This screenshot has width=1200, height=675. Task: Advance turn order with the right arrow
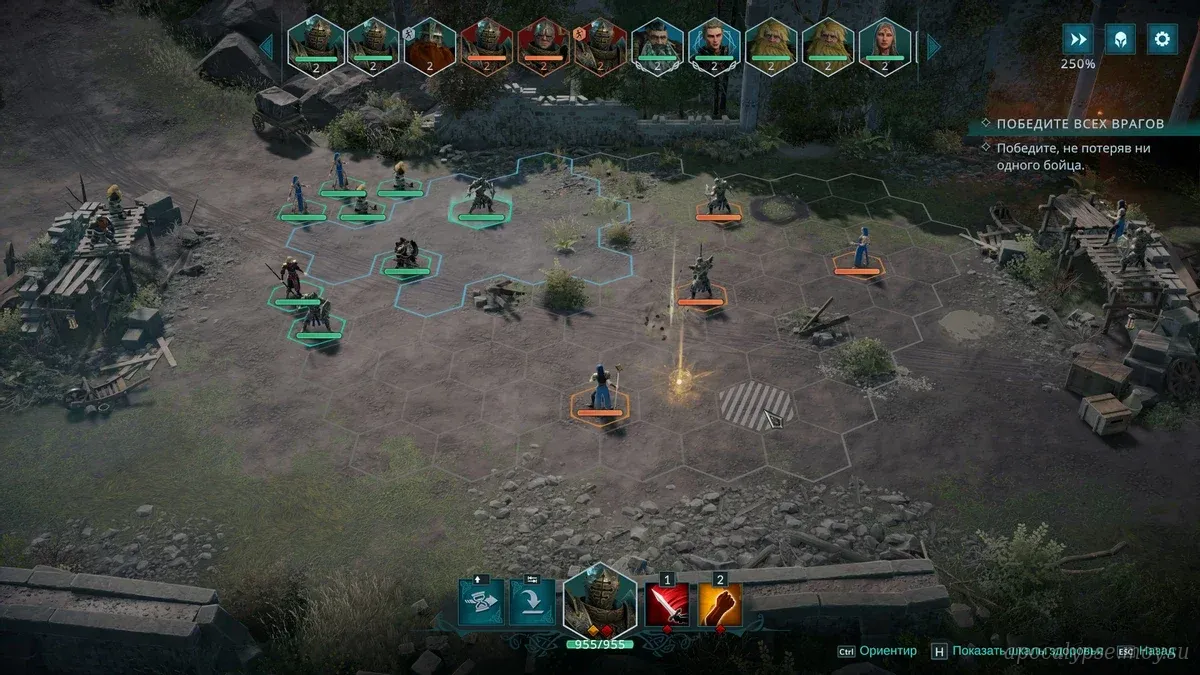tap(934, 46)
